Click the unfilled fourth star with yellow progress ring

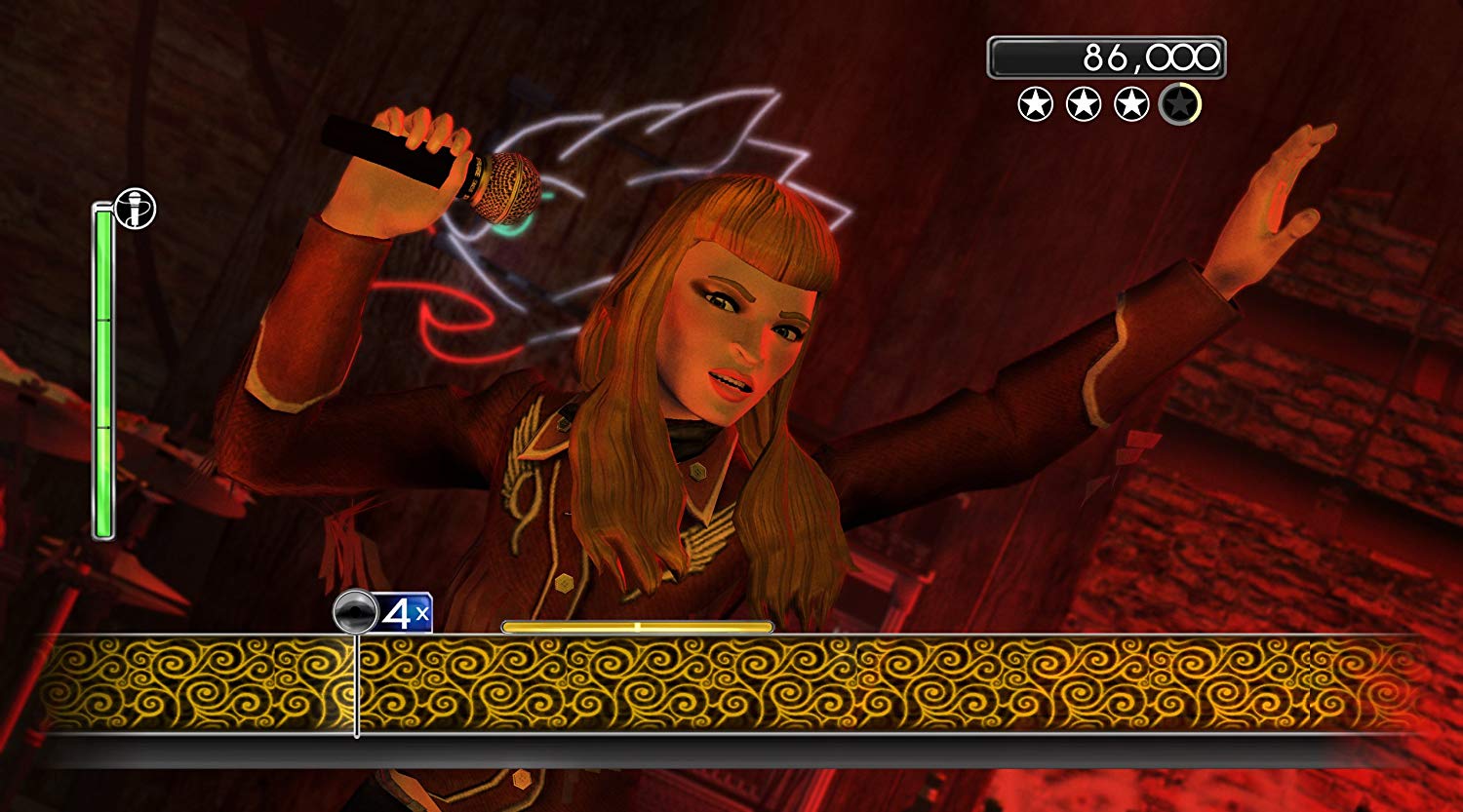1182,101
